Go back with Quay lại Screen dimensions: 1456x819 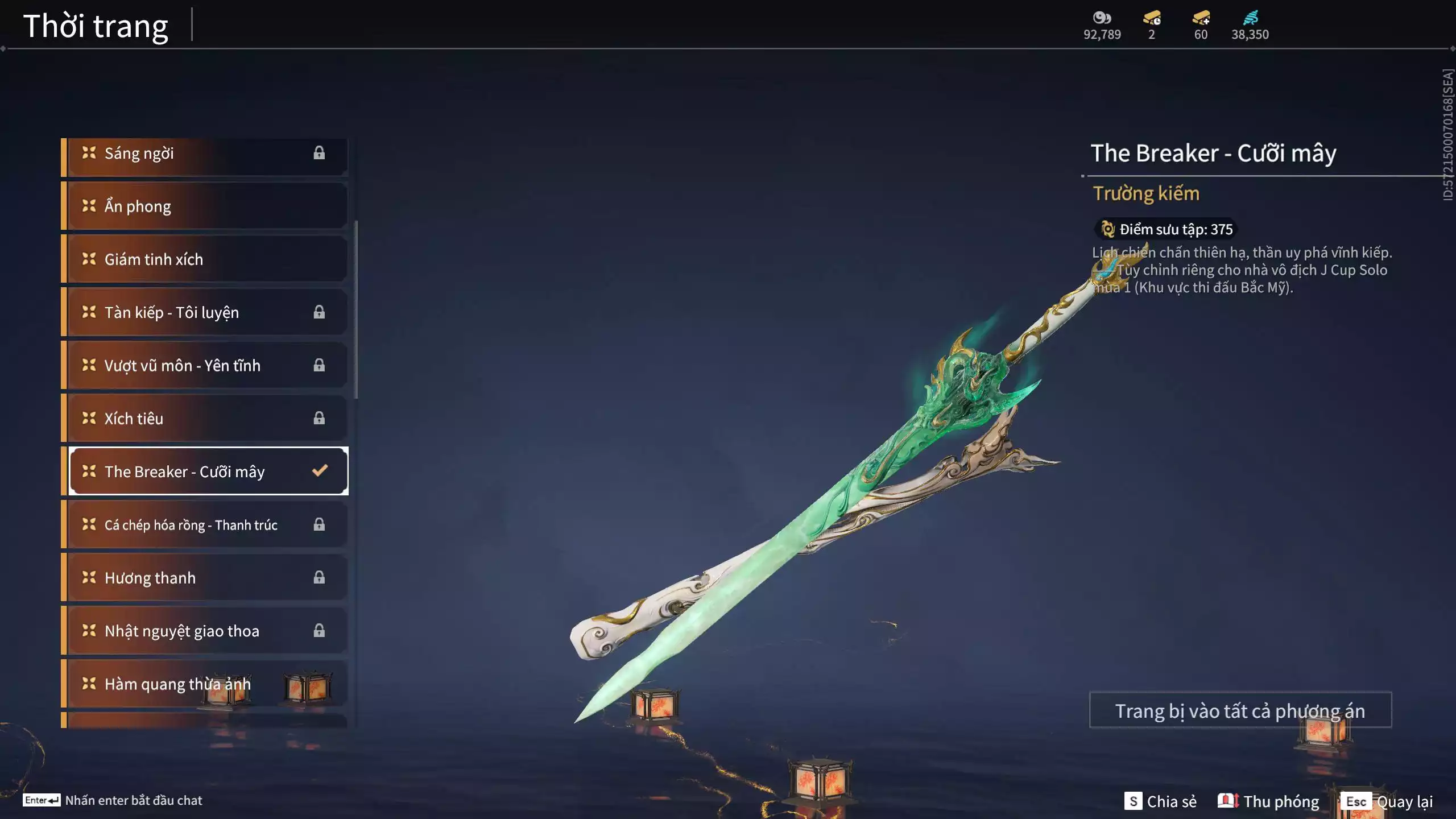tap(1388, 801)
